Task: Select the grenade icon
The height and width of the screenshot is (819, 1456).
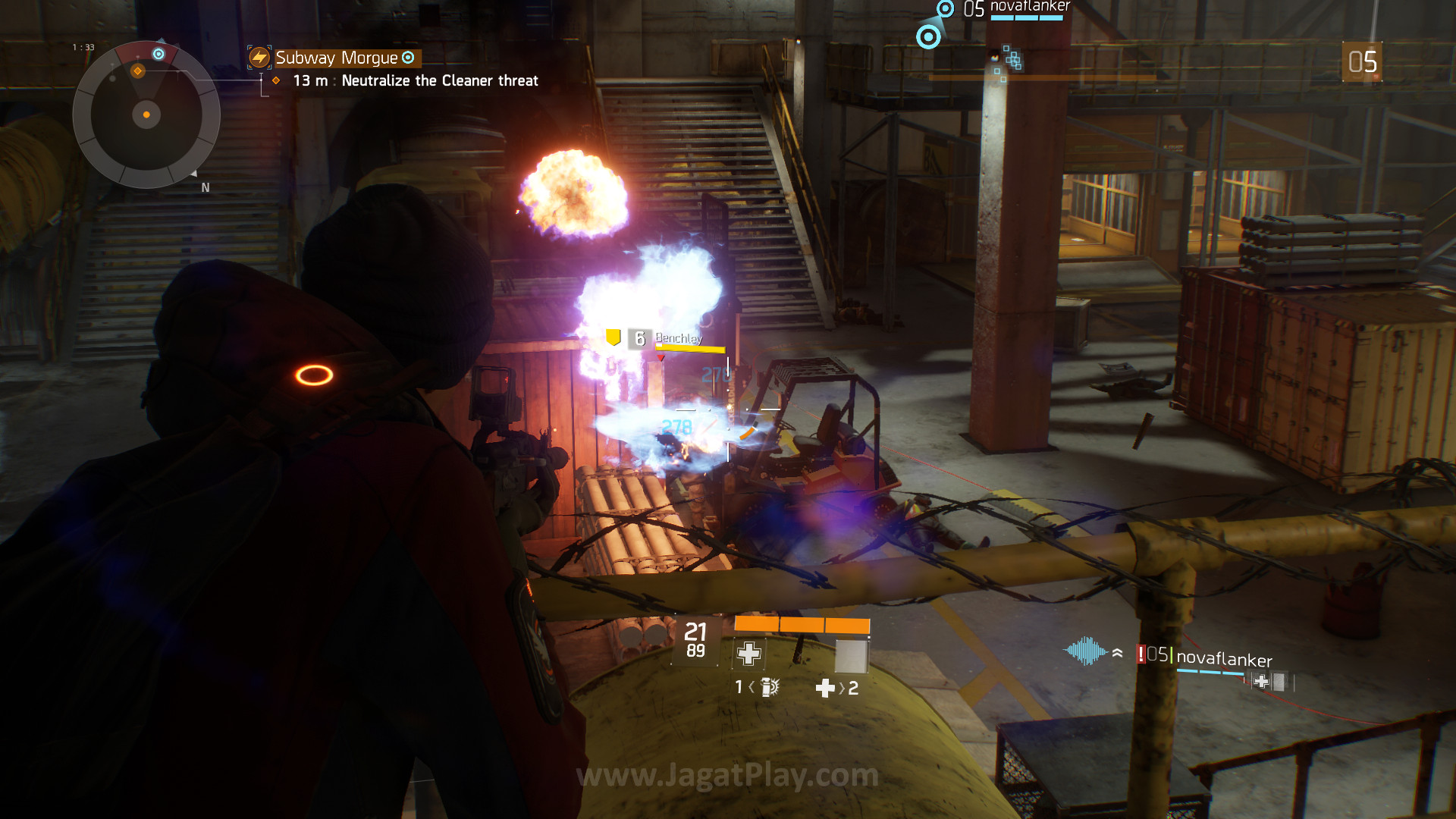Action: point(769,687)
